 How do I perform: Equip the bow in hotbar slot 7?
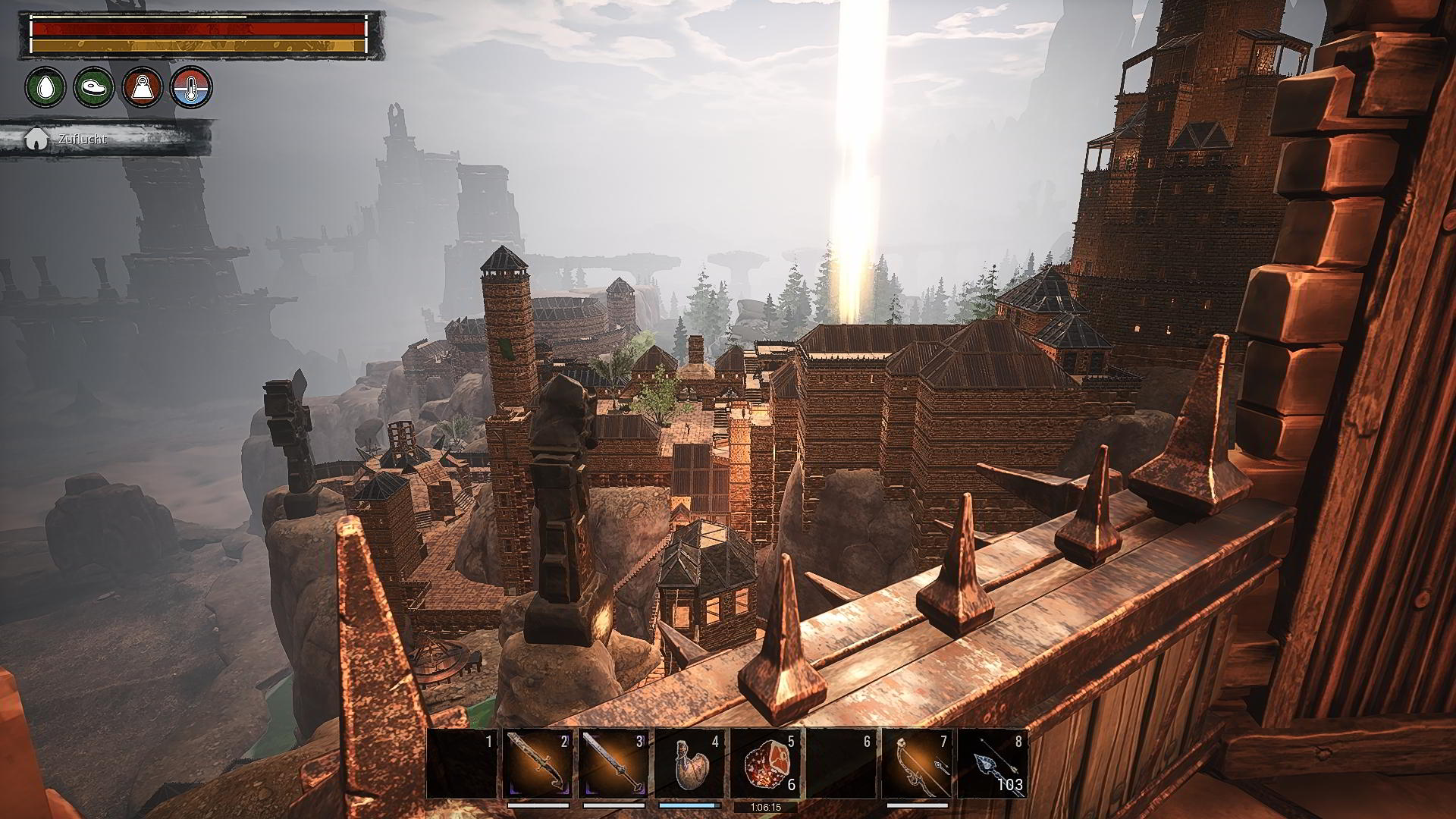click(x=917, y=764)
